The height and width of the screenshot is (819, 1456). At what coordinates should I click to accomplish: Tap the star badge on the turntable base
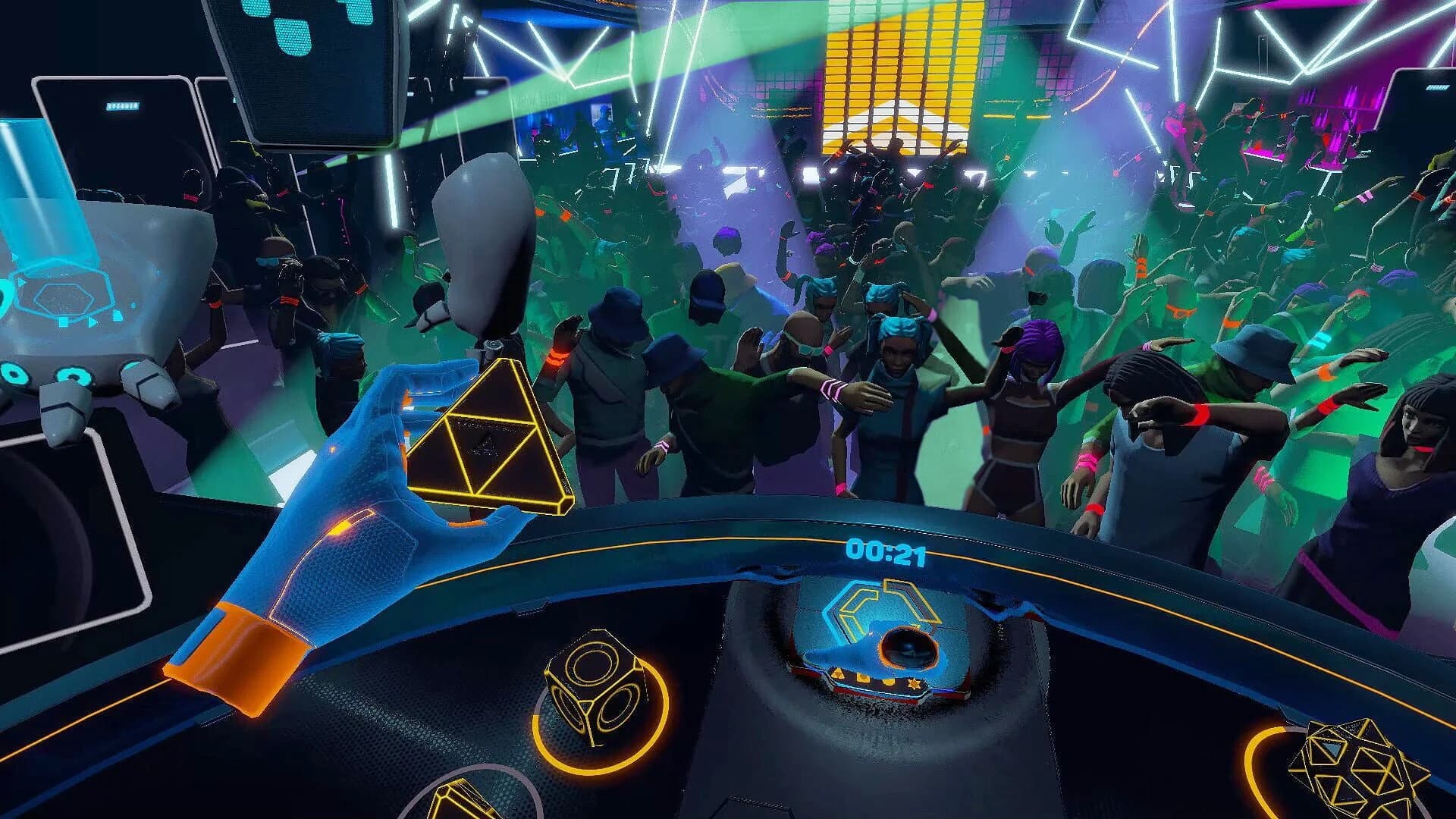tap(913, 682)
